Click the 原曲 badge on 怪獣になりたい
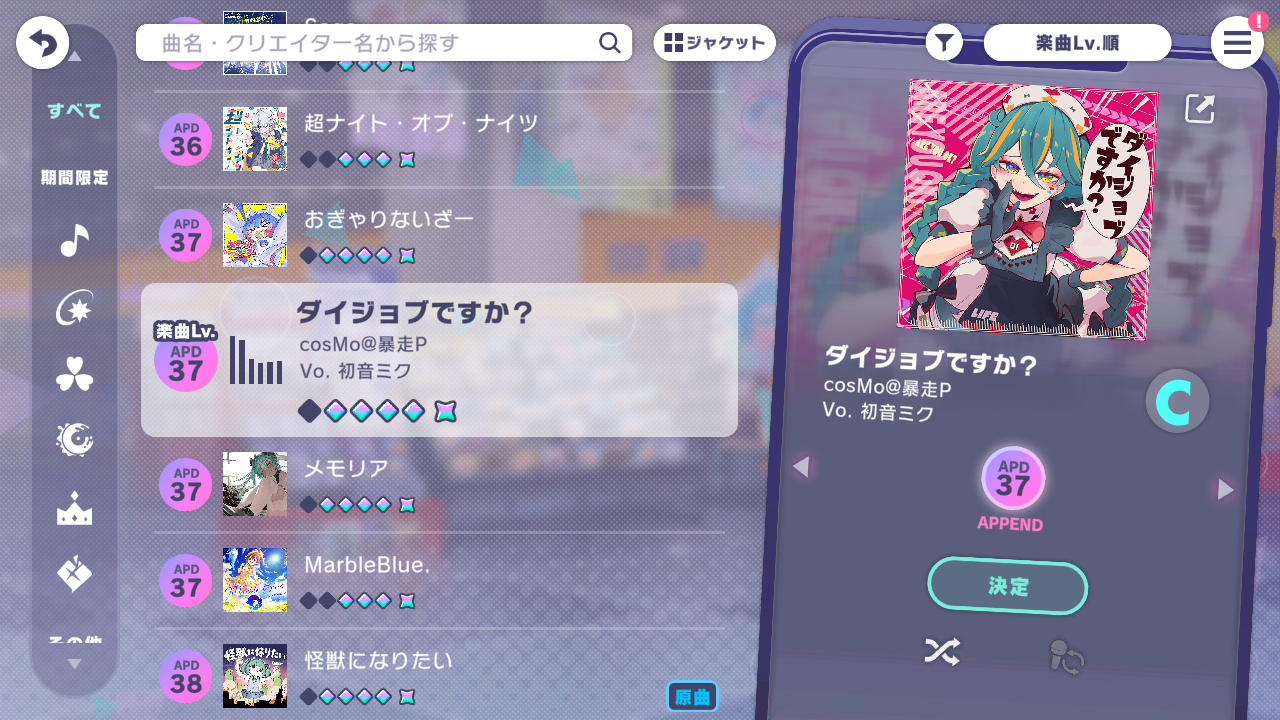Image resolution: width=1280 pixels, height=720 pixels. (x=692, y=696)
